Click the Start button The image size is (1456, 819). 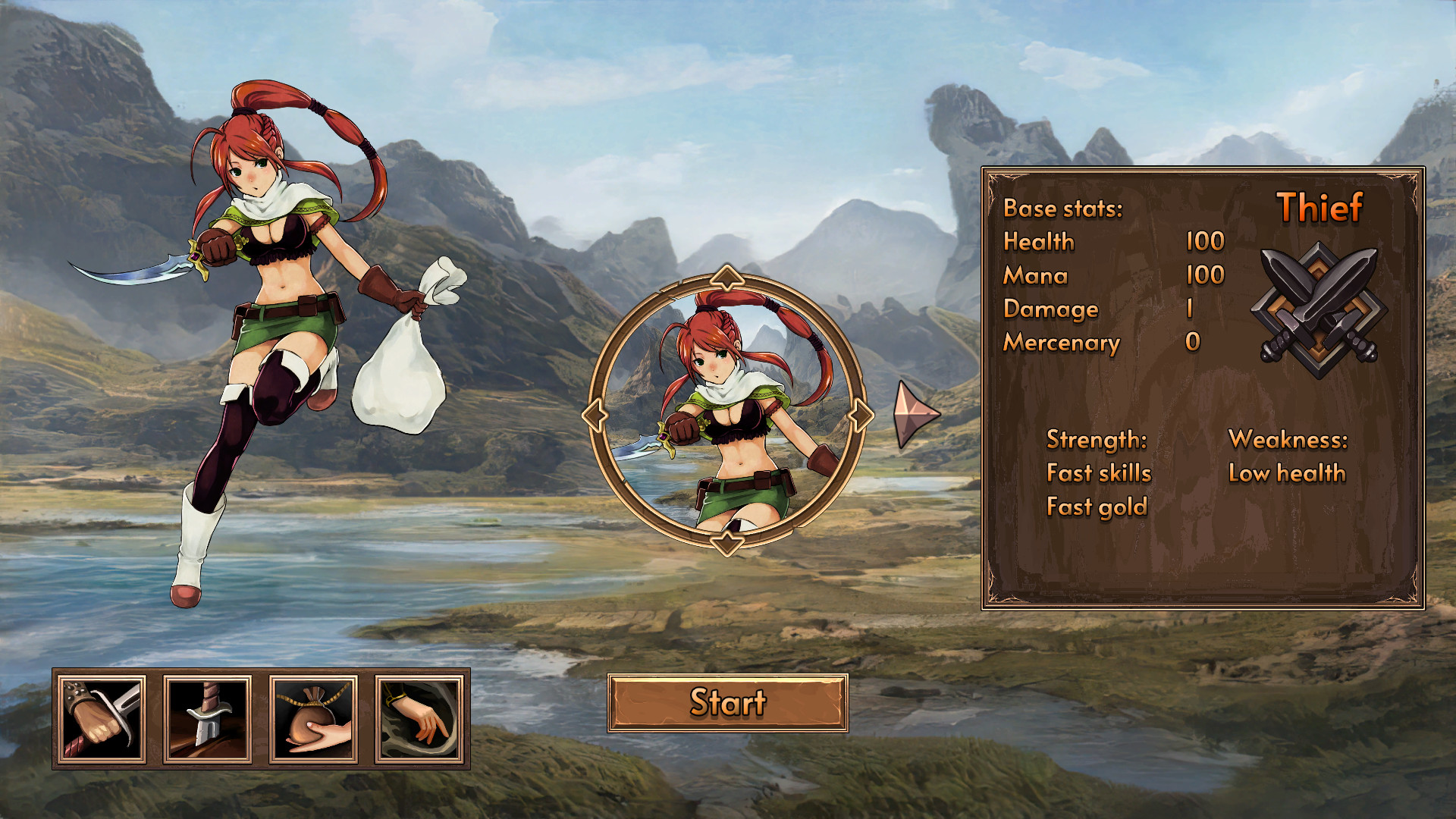coord(727,703)
